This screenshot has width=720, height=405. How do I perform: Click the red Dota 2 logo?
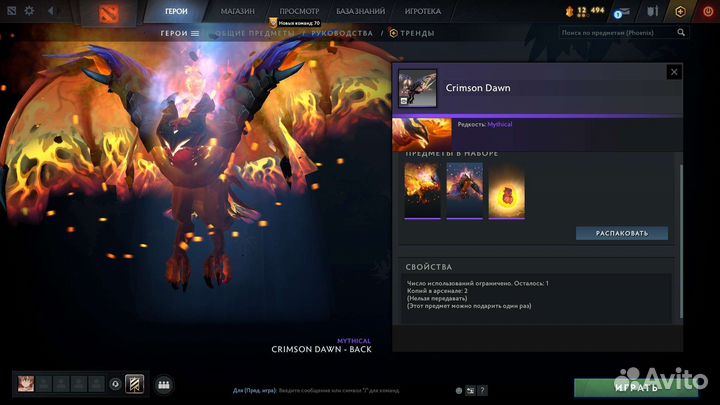[105, 13]
